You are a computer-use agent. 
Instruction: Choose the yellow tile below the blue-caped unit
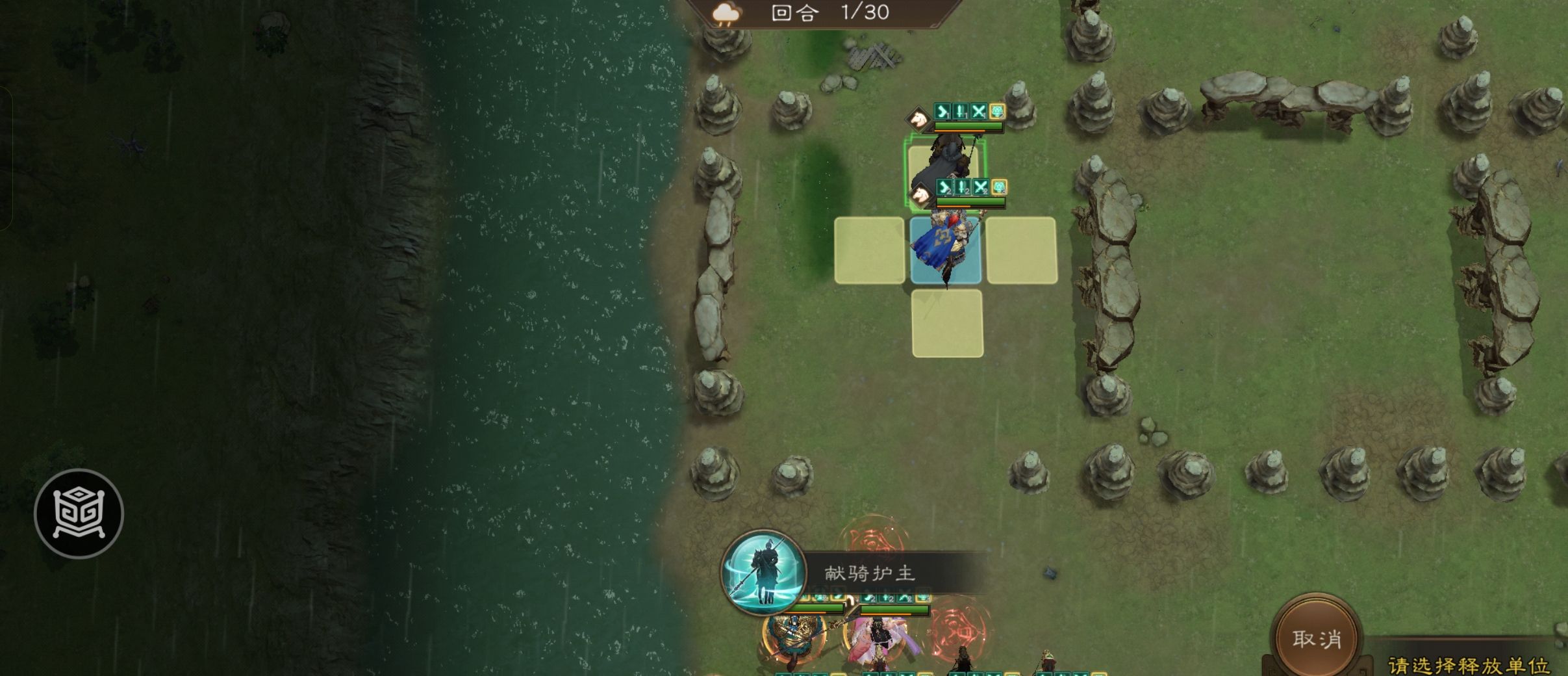(947, 324)
